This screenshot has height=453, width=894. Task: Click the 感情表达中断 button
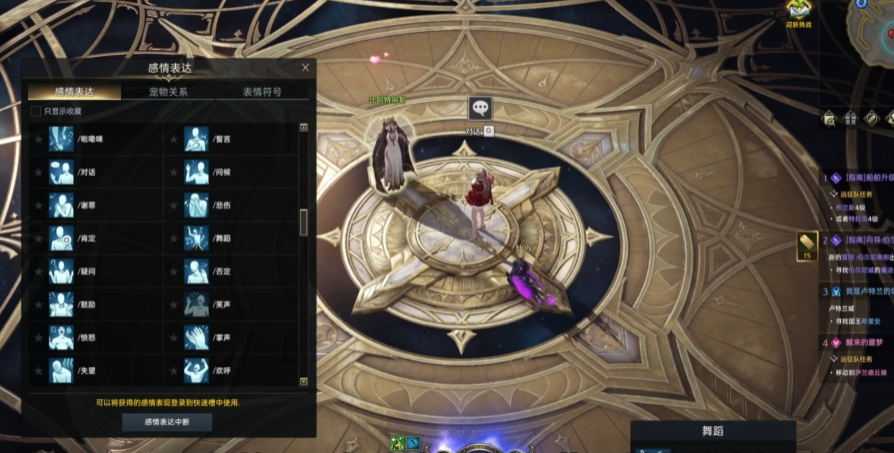pos(167,422)
